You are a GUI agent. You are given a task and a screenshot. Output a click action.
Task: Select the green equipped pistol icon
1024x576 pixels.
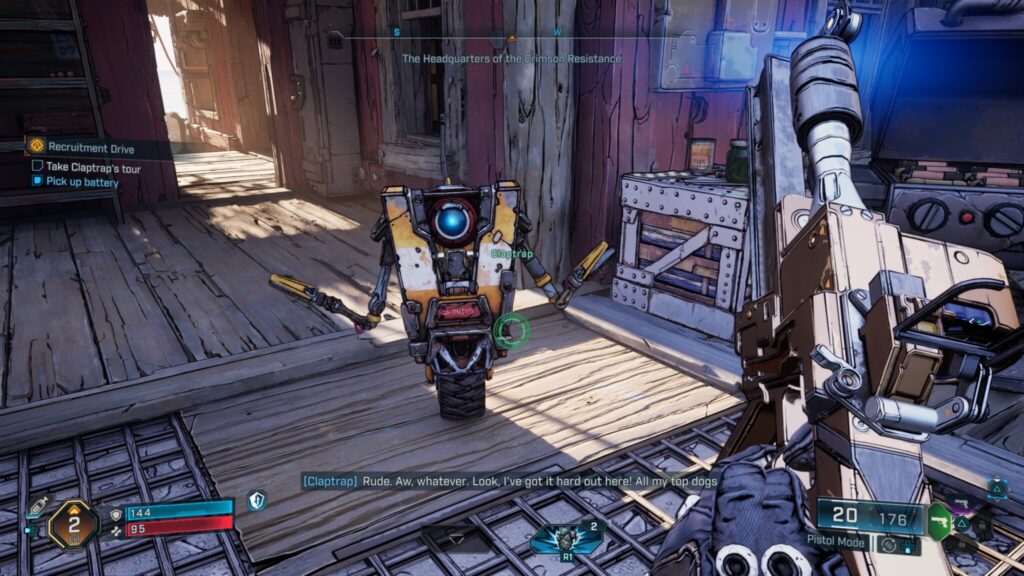click(x=938, y=520)
